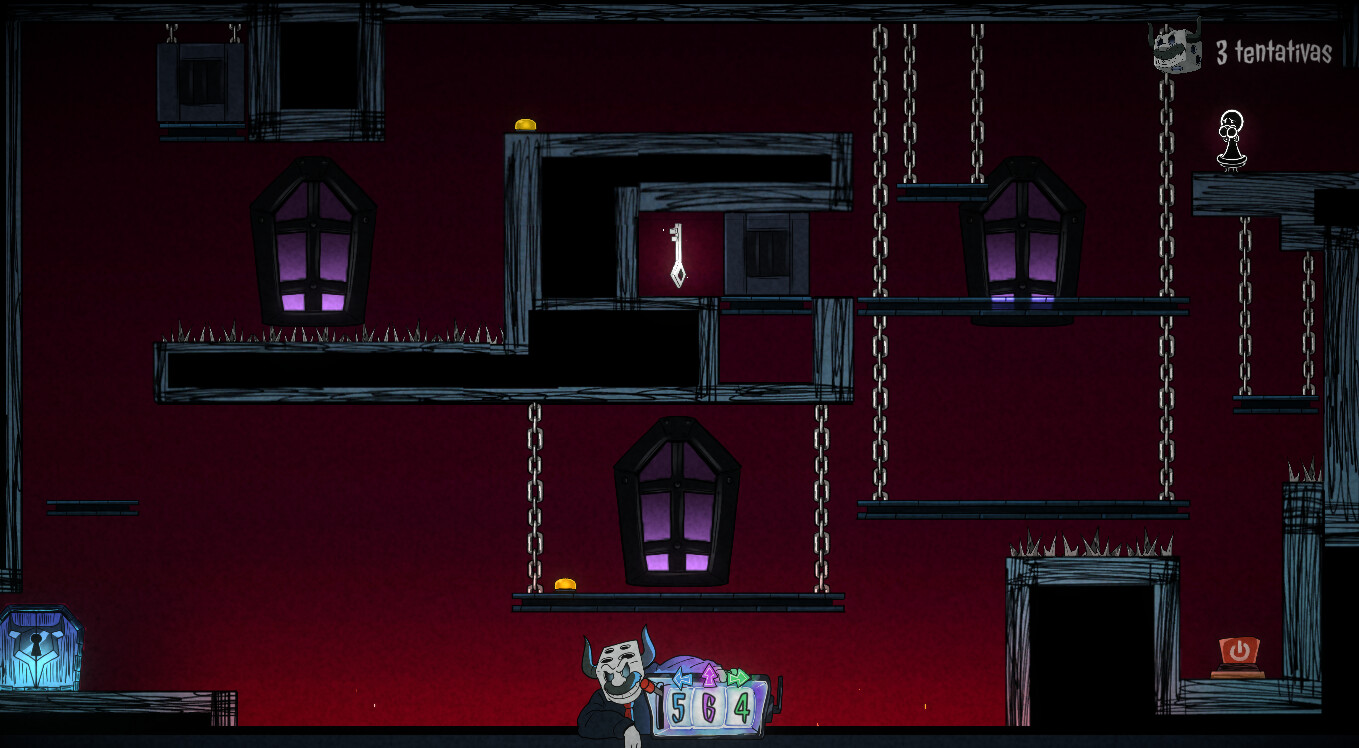Click the announcer's red microphone

click(649, 686)
